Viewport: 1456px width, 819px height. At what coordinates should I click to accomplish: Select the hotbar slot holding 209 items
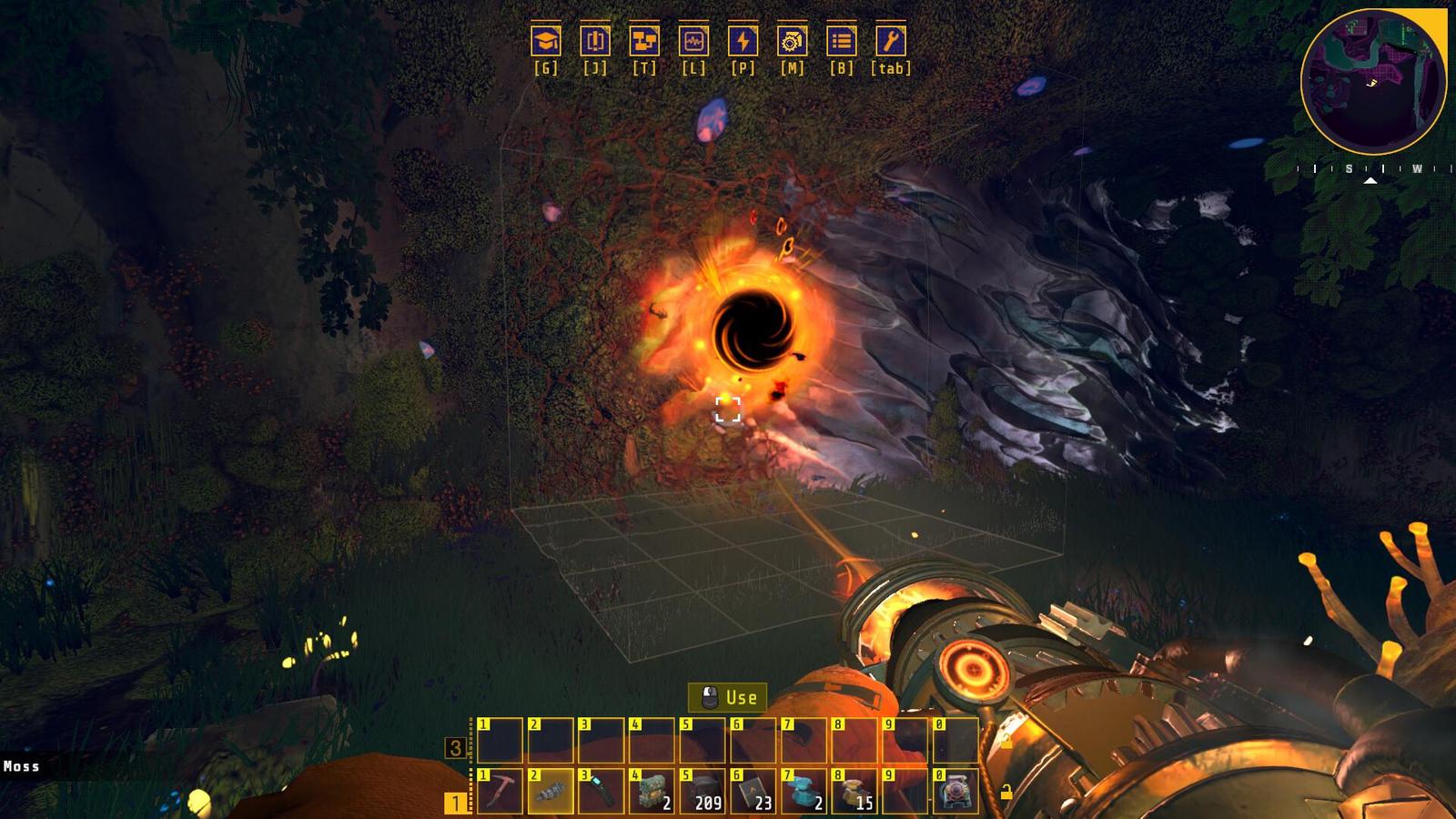[x=703, y=791]
